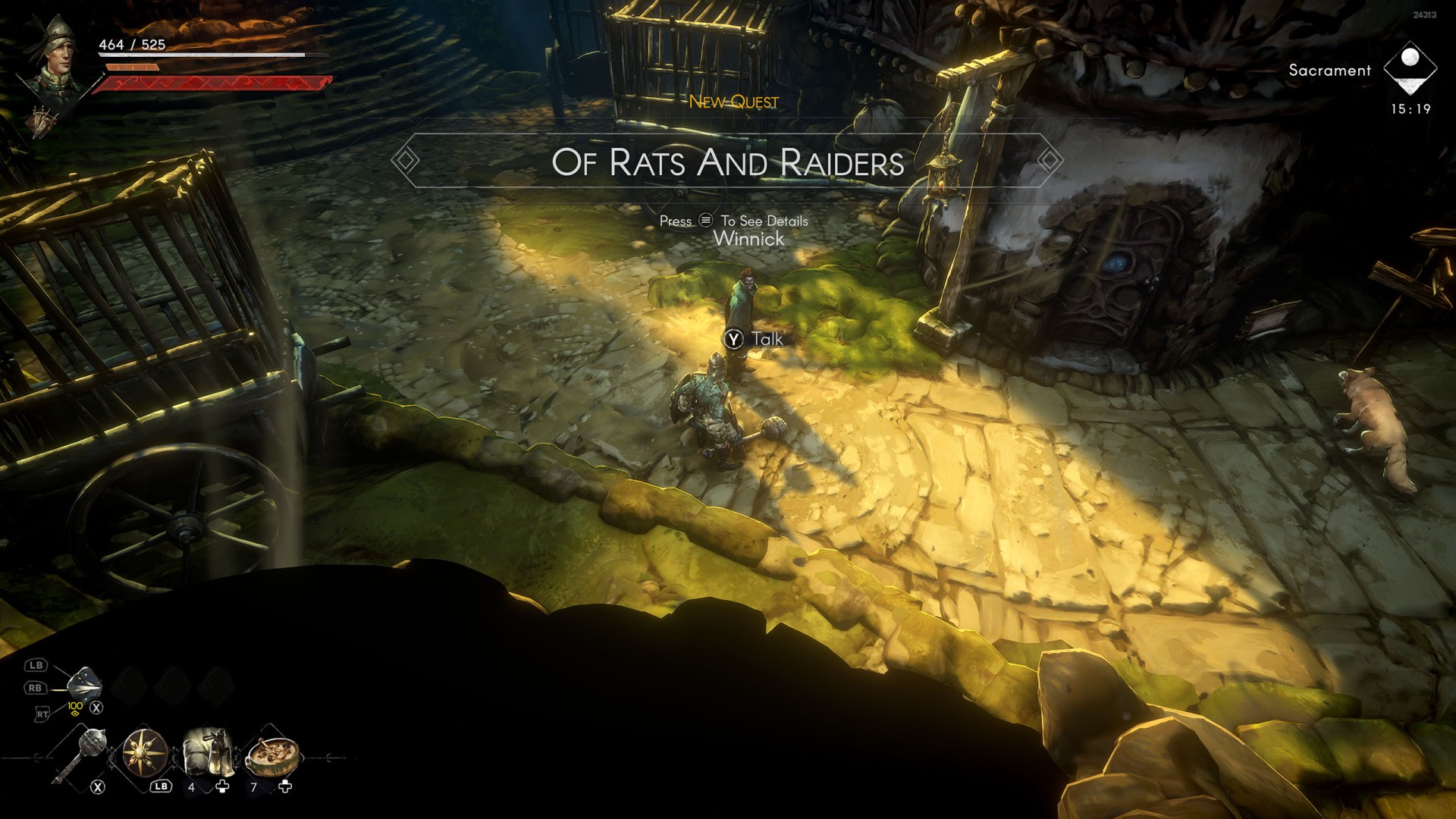Activate the arrowhead rune ability icon
Image resolution: width=1456 pixels, height=819 pixels.
[x=83, y=685]
